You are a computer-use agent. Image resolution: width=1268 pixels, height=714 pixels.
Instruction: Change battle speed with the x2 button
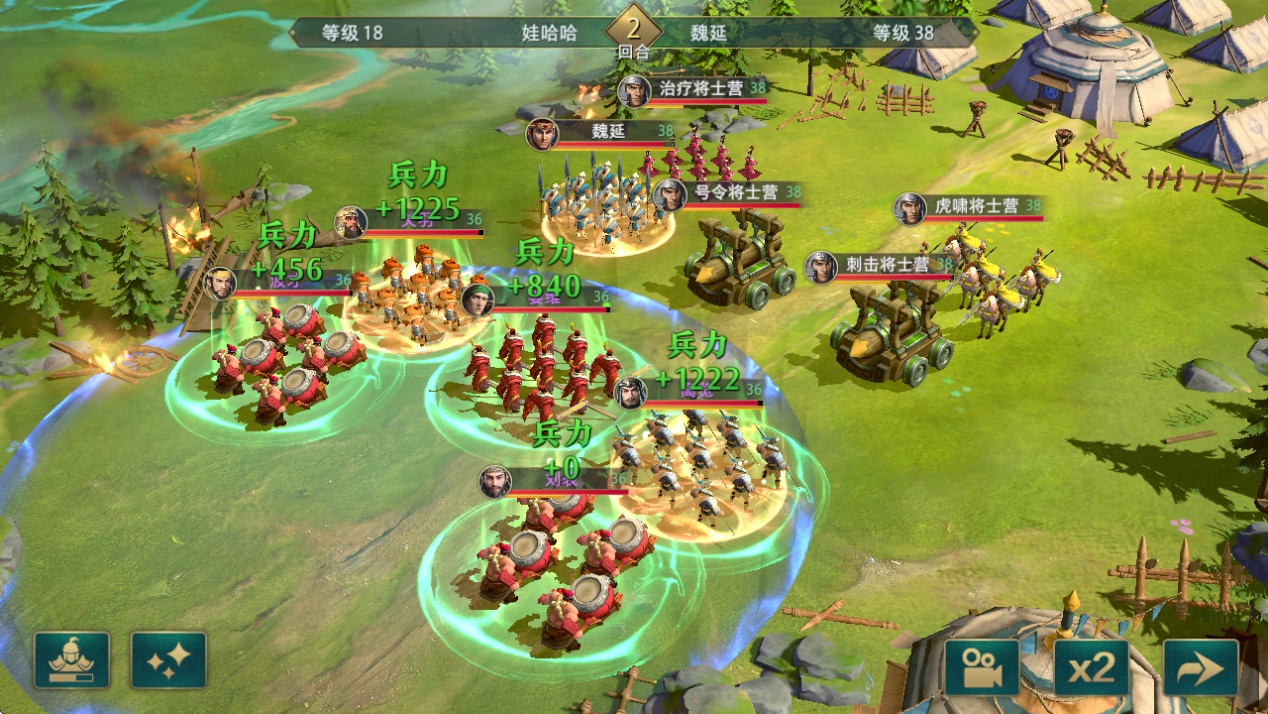coord(1091,668)
